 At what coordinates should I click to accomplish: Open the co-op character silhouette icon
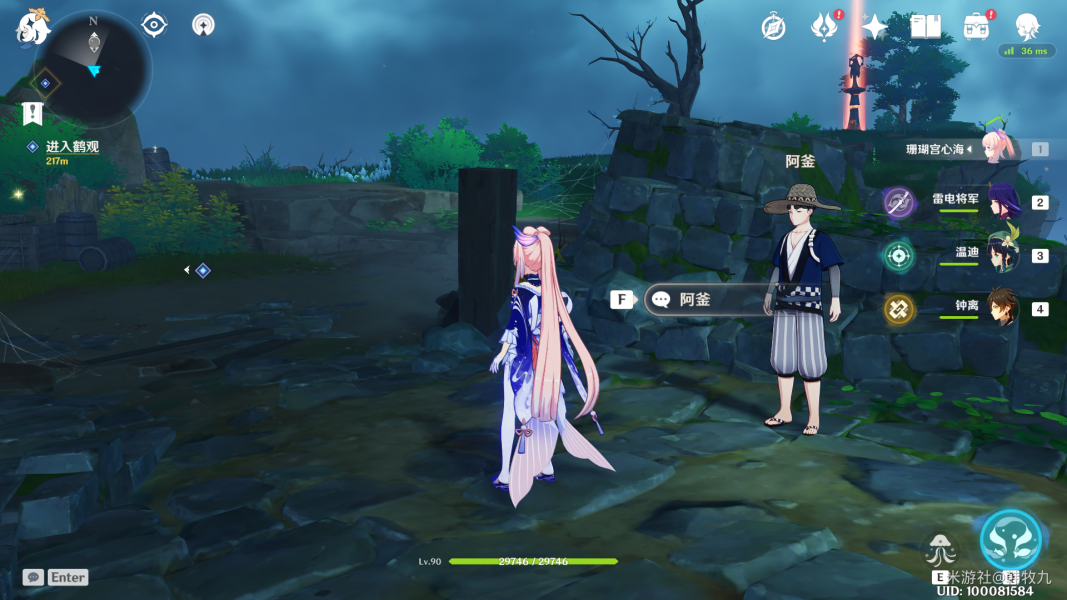click(1027, 26)
